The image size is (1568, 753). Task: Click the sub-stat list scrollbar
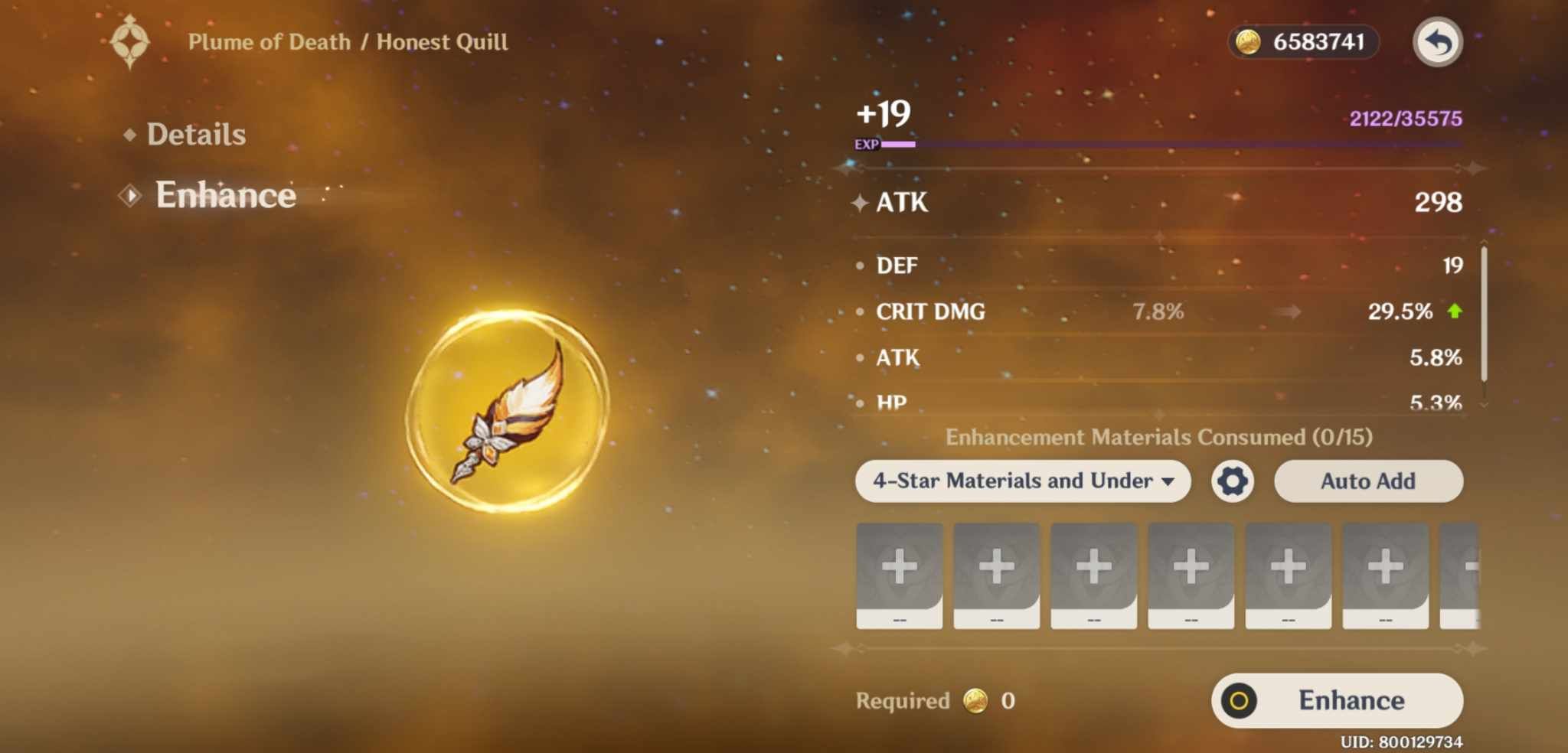click(1484, 314)
